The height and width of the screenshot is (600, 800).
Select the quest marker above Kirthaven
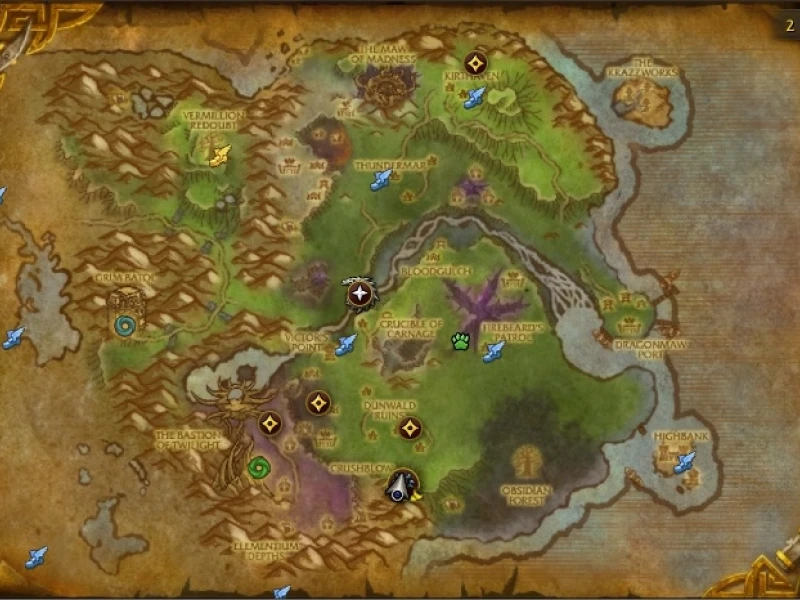475,62
